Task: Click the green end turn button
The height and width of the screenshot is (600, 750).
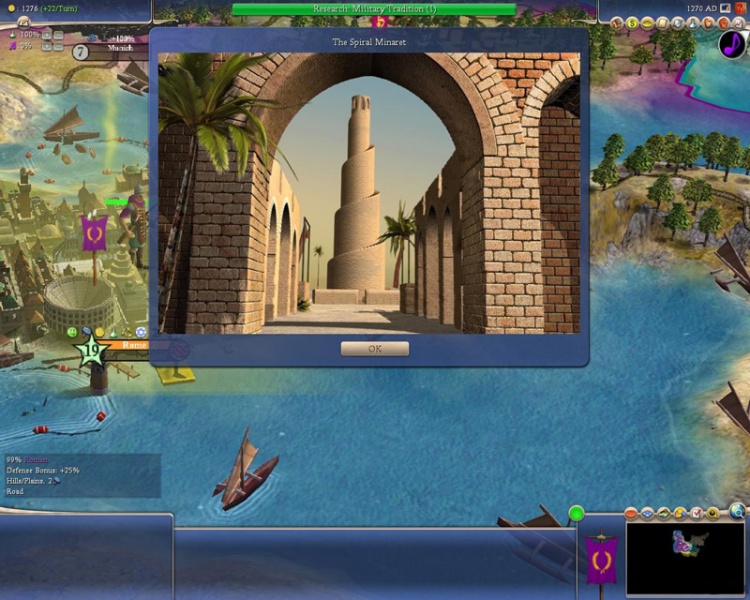Action: (576, 513)
